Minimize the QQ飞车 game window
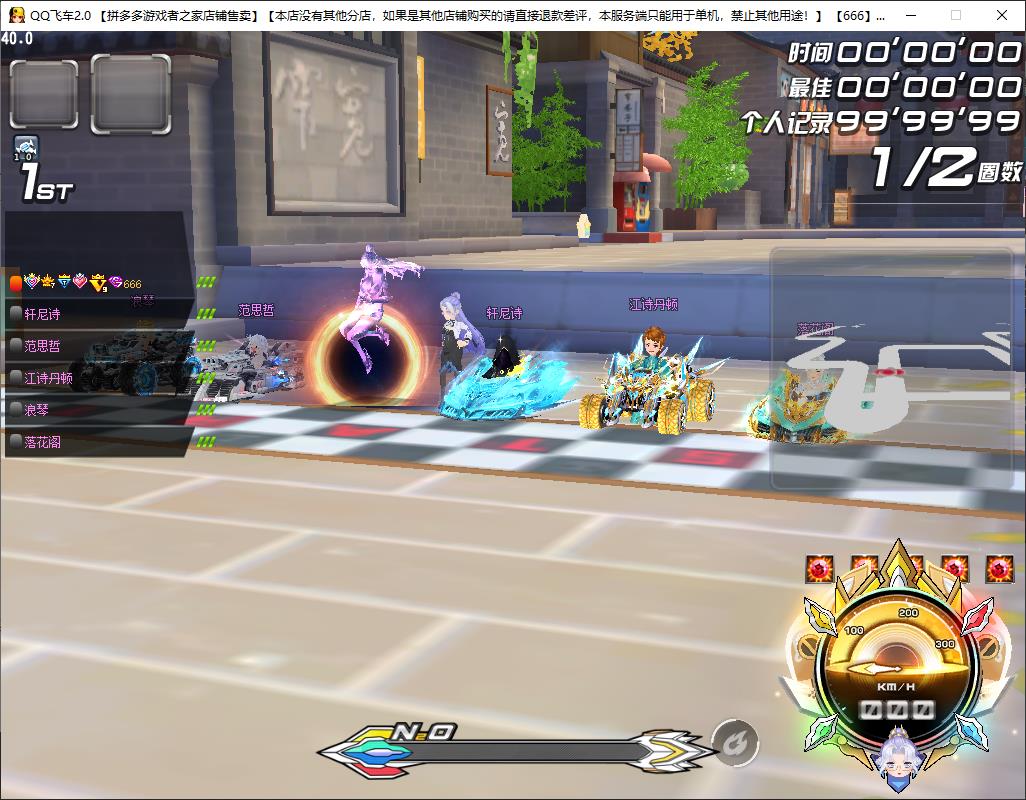The width and height of the screenshot is (1026, 800). pos(909,15)
